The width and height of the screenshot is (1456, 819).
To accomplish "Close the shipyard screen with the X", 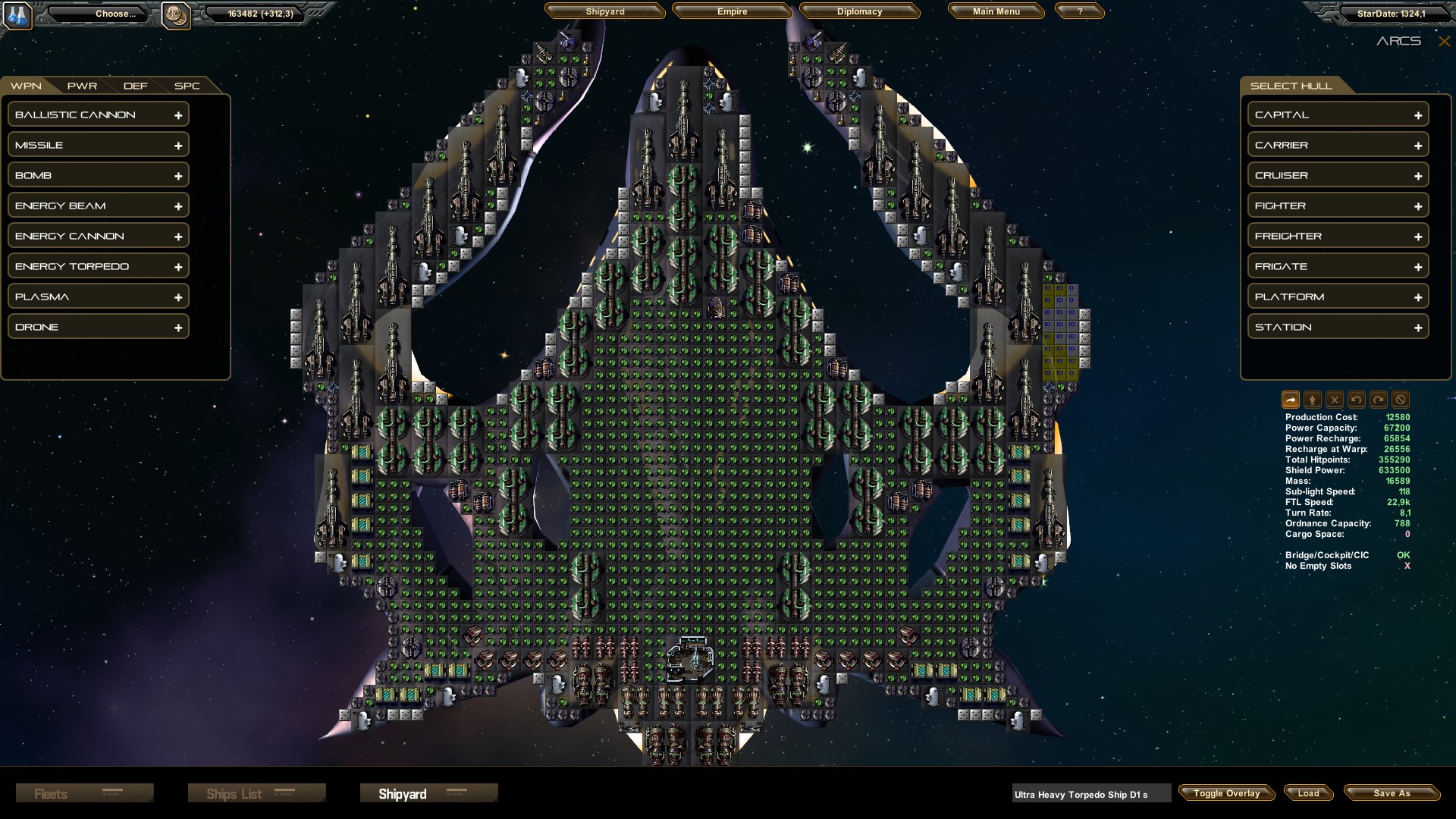I will click(1444, 42).
